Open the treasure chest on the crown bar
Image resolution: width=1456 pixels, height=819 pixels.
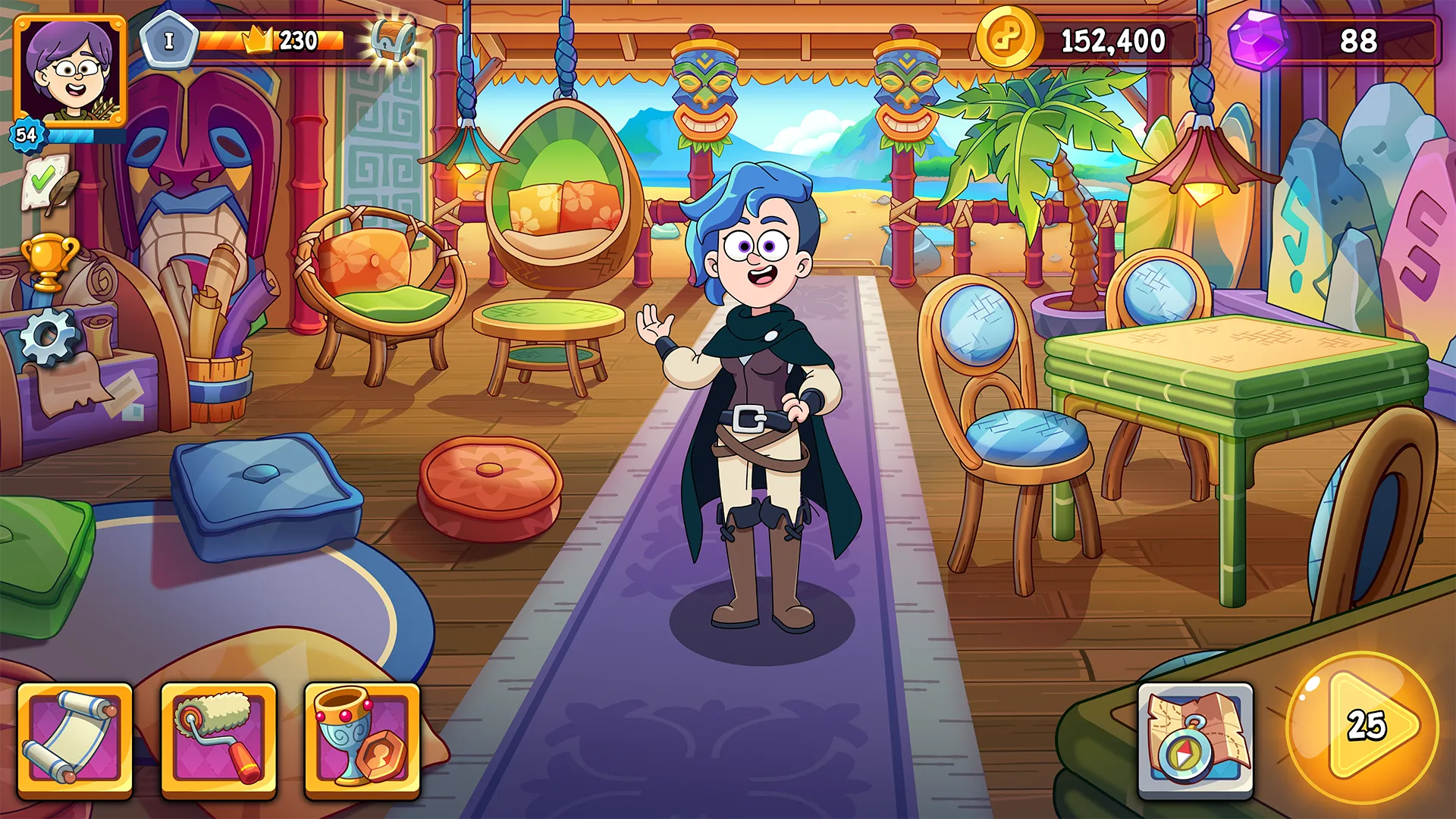(x=394, y=39)
